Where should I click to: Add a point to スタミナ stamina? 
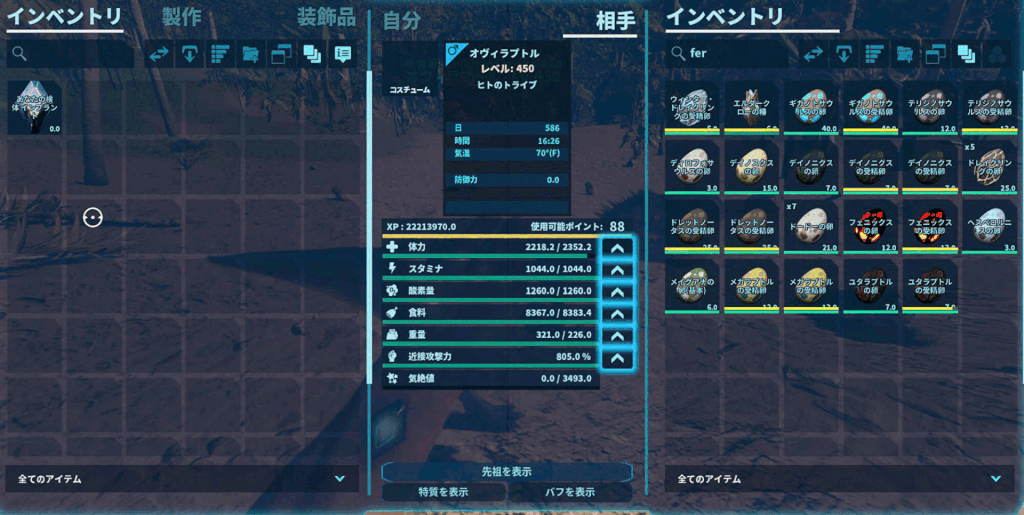(618, 270)
